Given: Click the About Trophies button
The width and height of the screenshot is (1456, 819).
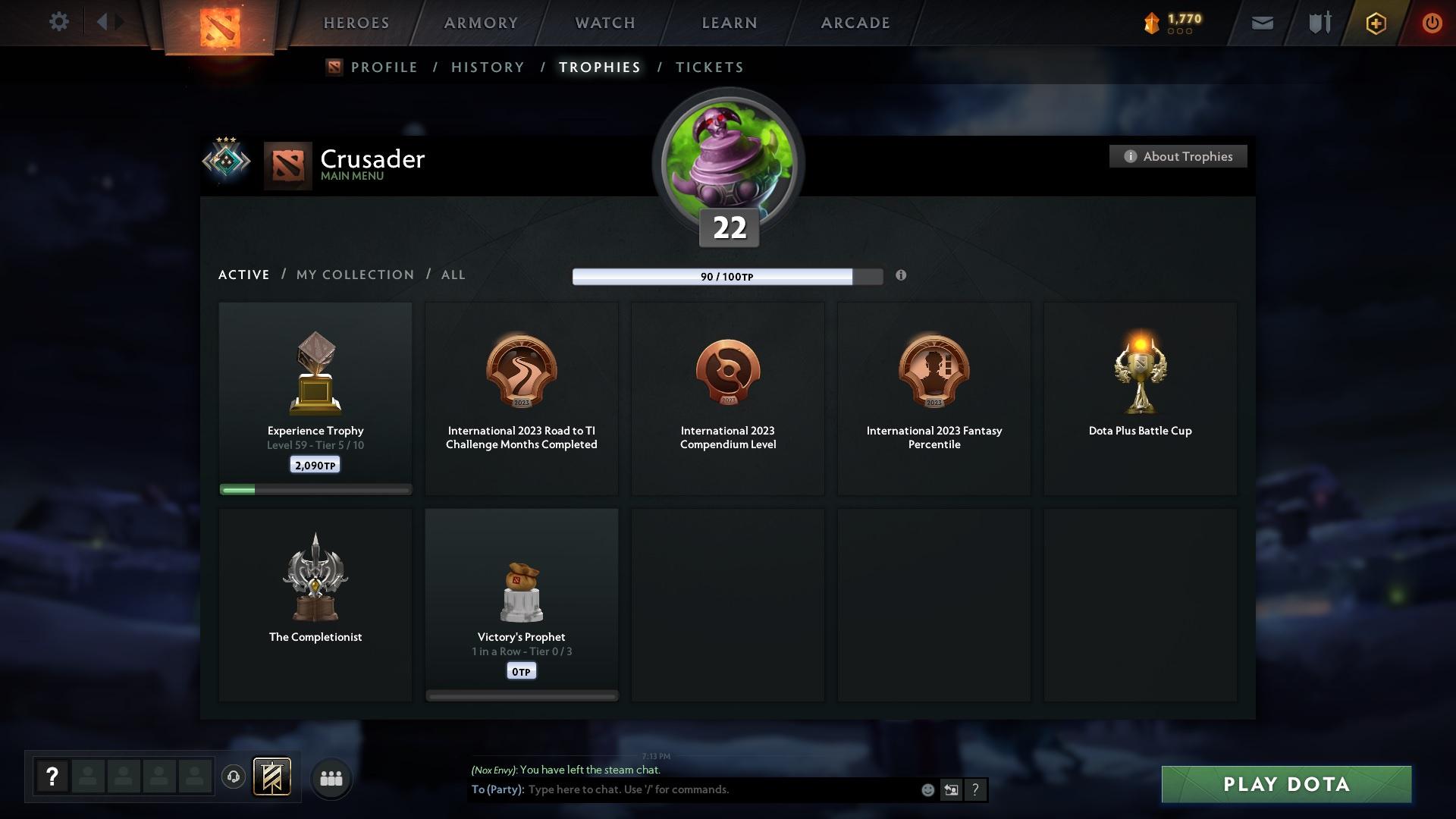Looking at the screenshot, I should [1178, 156].
